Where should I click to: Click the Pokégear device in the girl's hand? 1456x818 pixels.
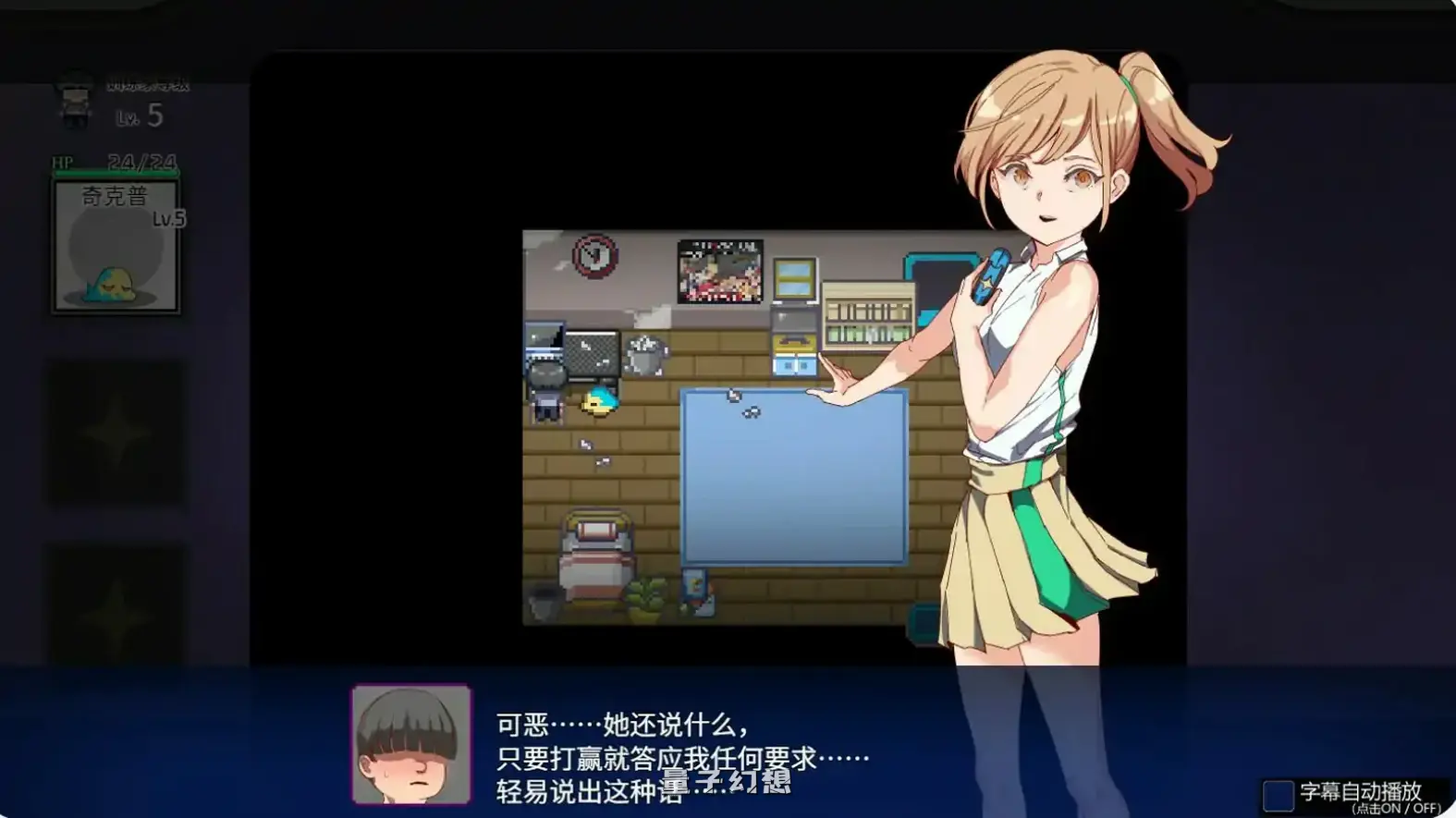[992, 273]
